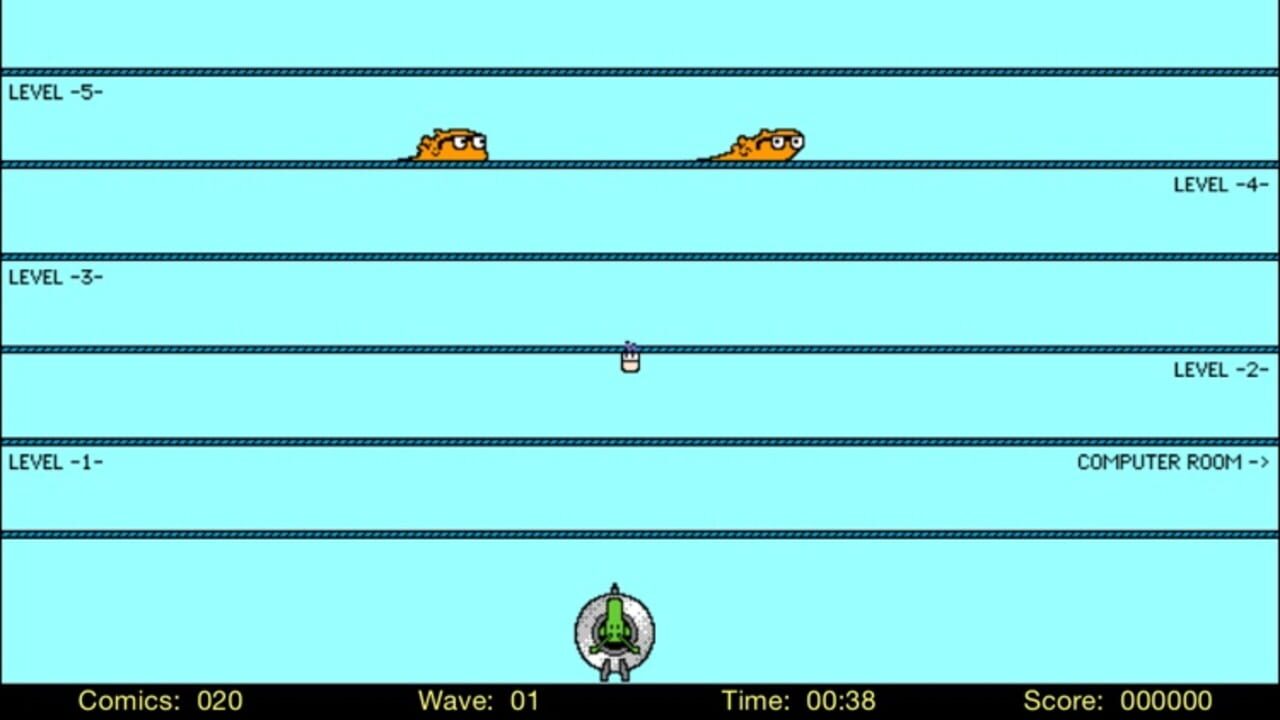The width and height of the screenshot is (1280, 720).
Task: Click the COMPUTER ROOM text link
Action: 1160,462
